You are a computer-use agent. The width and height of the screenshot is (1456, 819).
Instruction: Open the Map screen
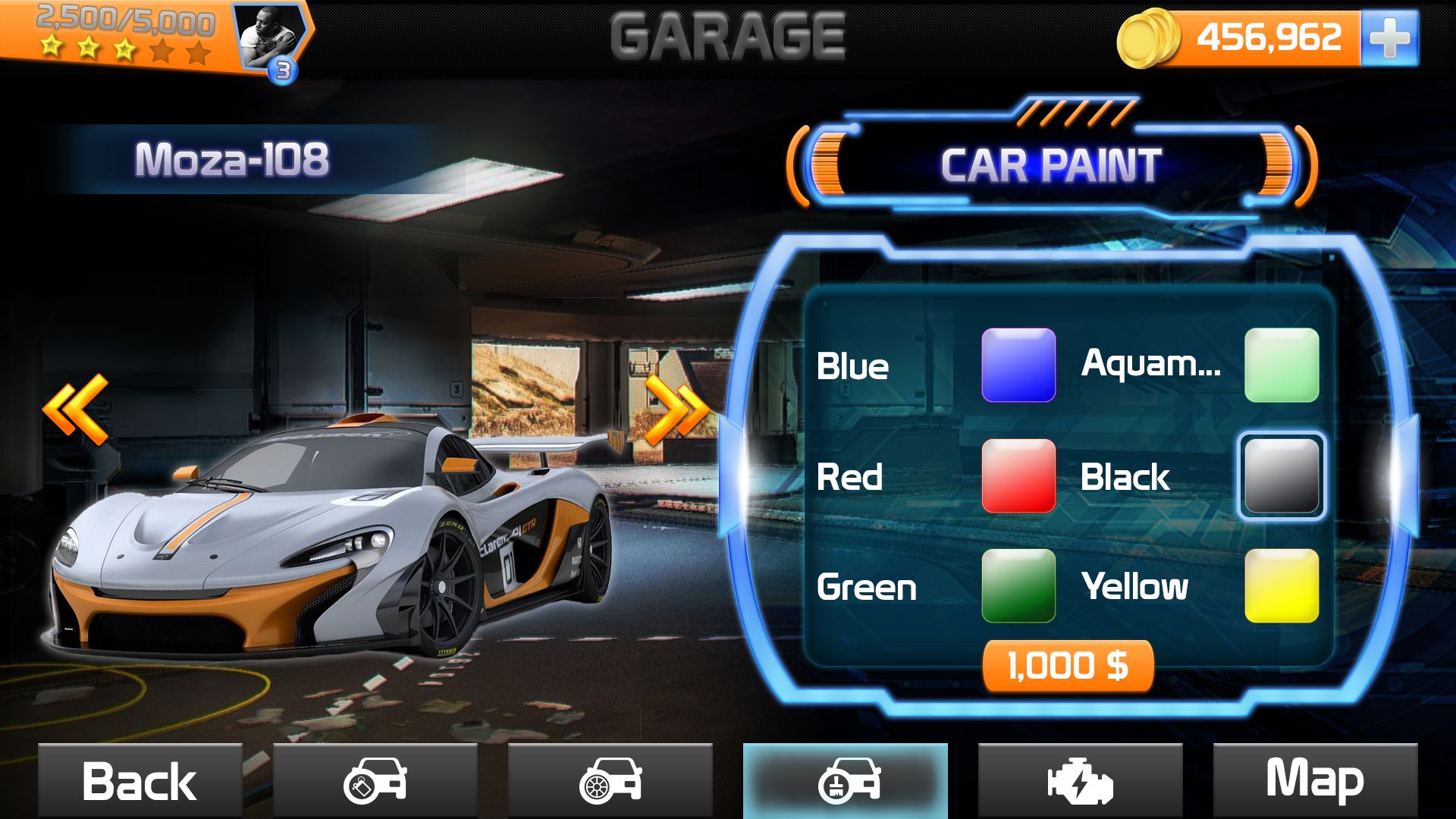click(1315, 781)
